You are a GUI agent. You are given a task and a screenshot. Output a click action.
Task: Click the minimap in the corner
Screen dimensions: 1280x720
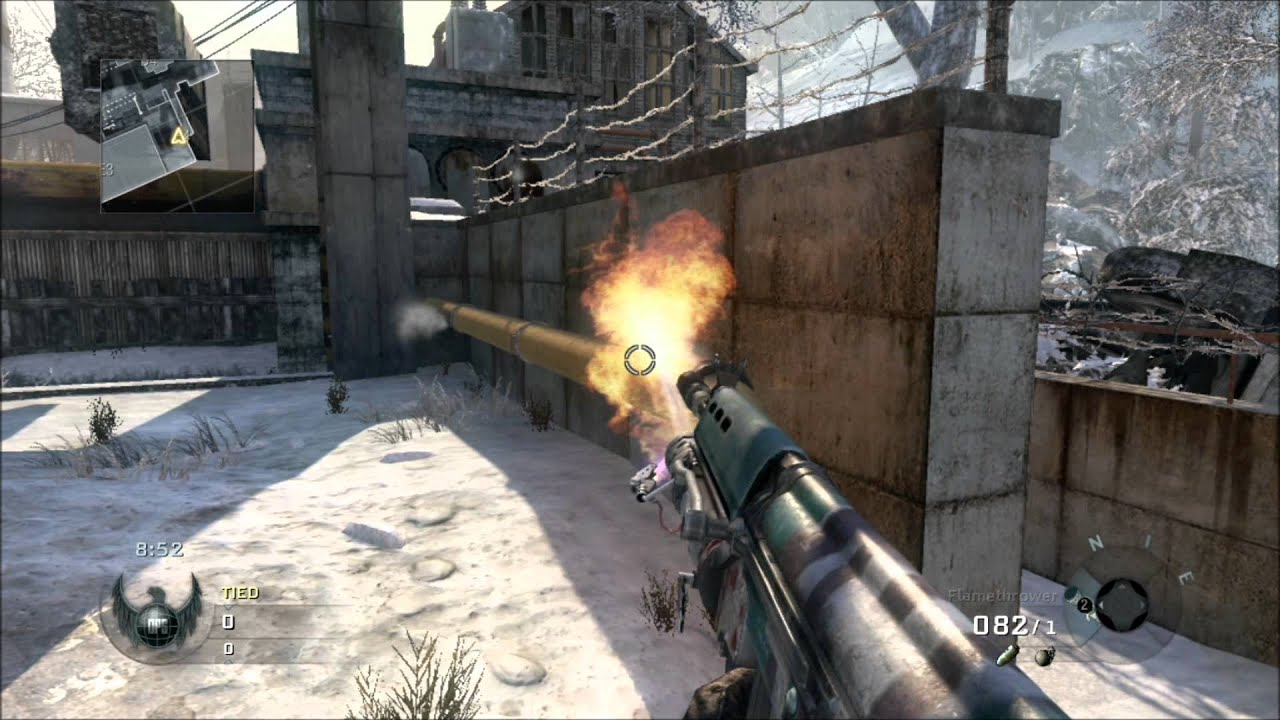coord(176,136)
